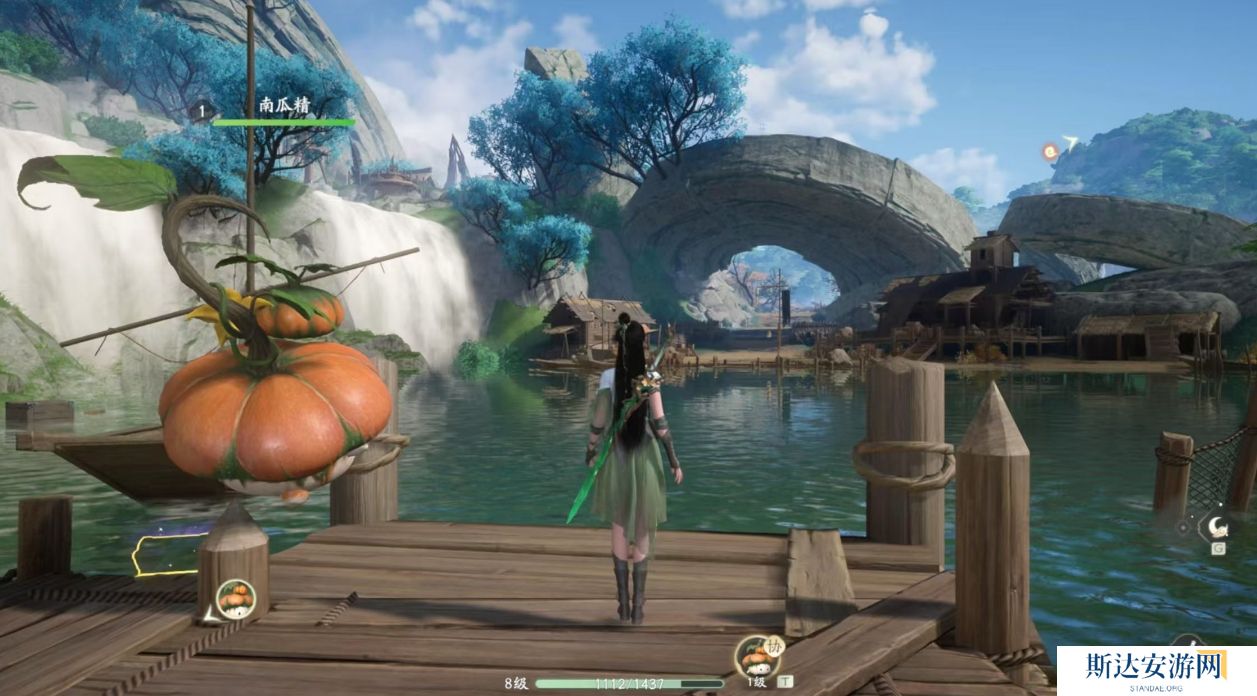Click the pumpkin spirit marker icon on the dock post
Image resolution: width=1257 pixels, height=696 pixels.
[x=236, y=599]
